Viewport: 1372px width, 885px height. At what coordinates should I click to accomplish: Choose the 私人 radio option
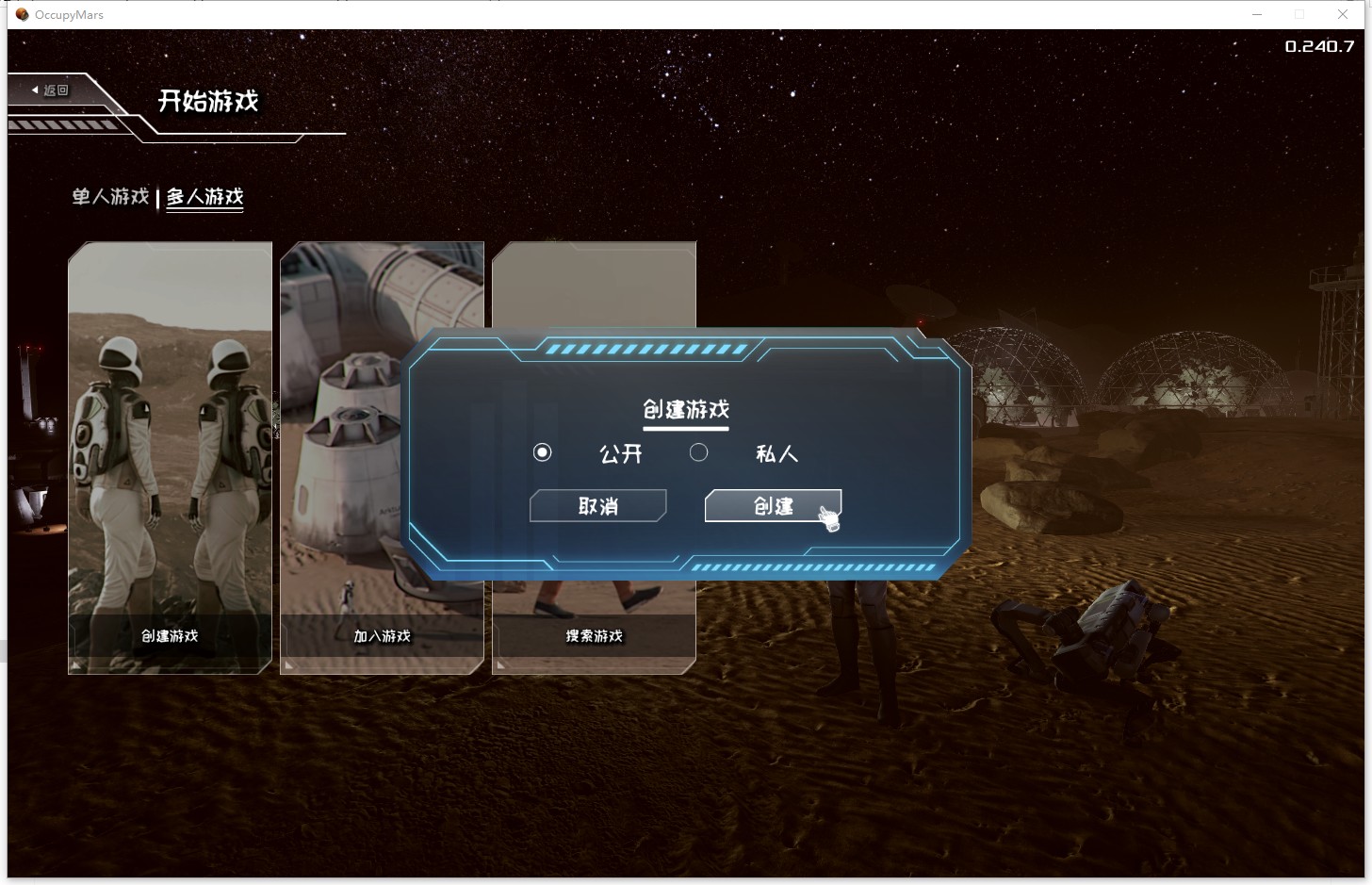click(x=699, y=453)
